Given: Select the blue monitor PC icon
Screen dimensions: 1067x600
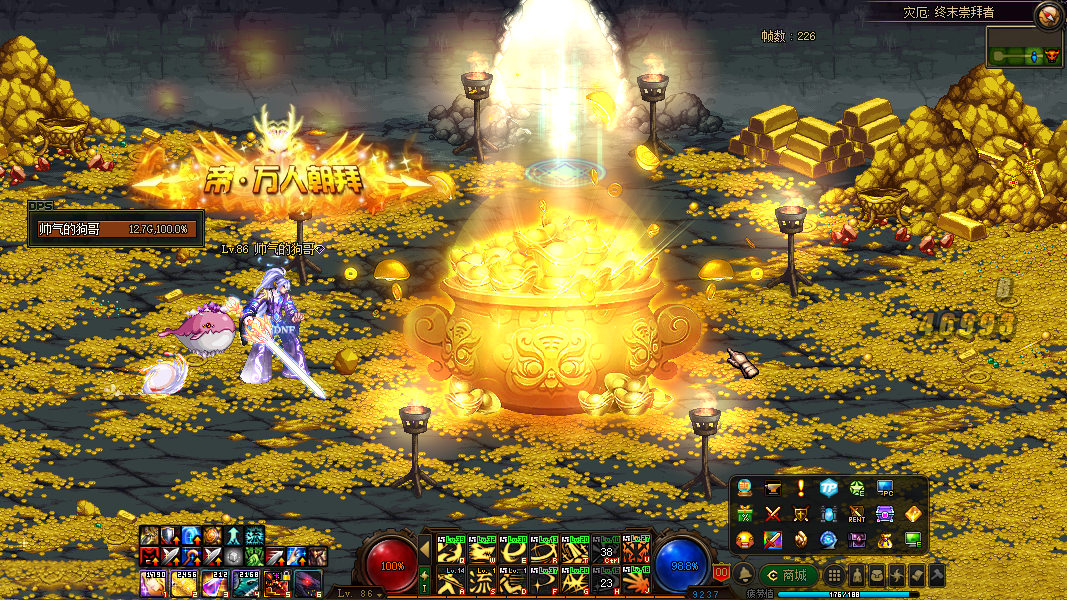Looking at the screenshot, I should click(885, 488).
